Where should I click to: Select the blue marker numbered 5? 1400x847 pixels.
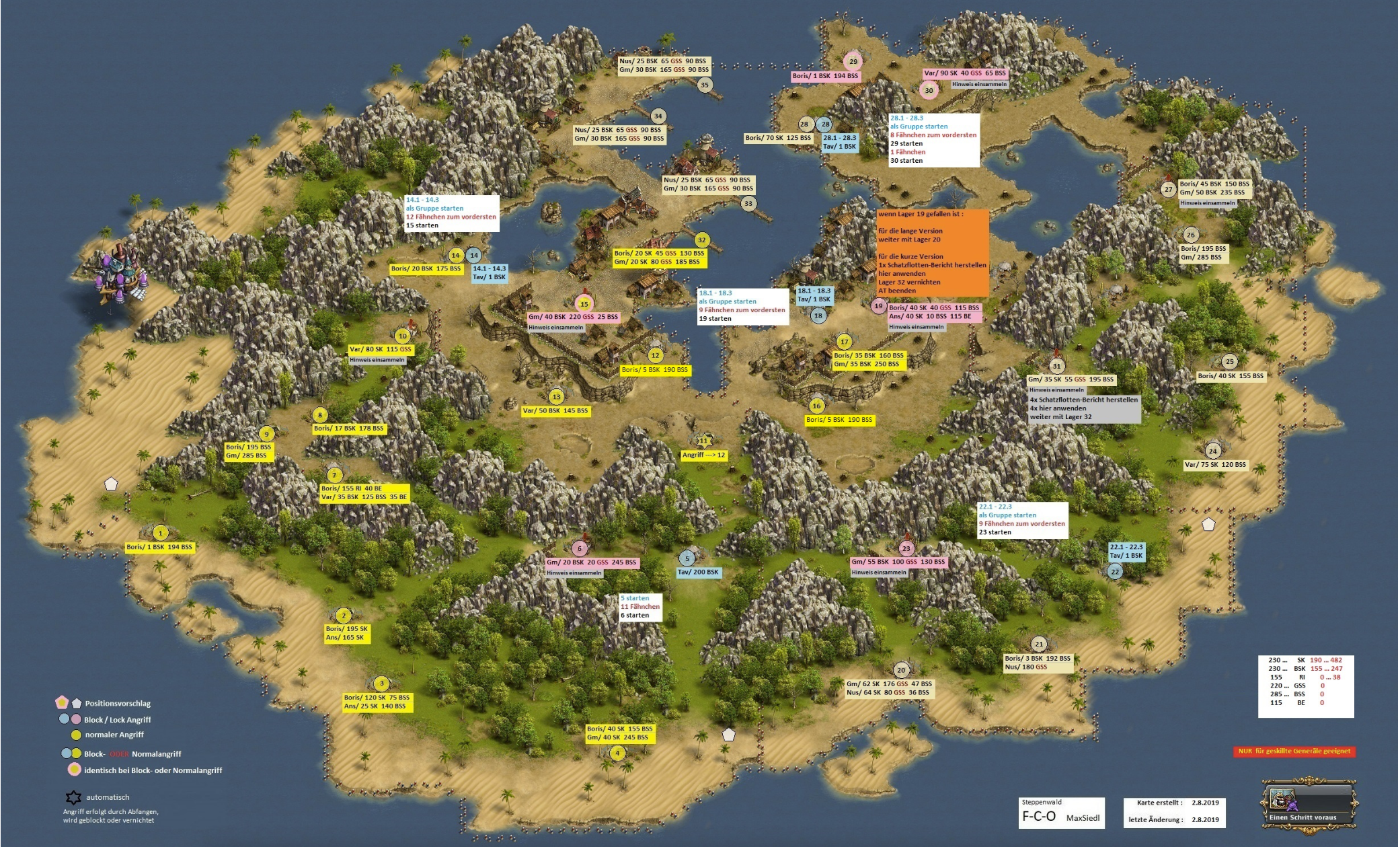687,558
